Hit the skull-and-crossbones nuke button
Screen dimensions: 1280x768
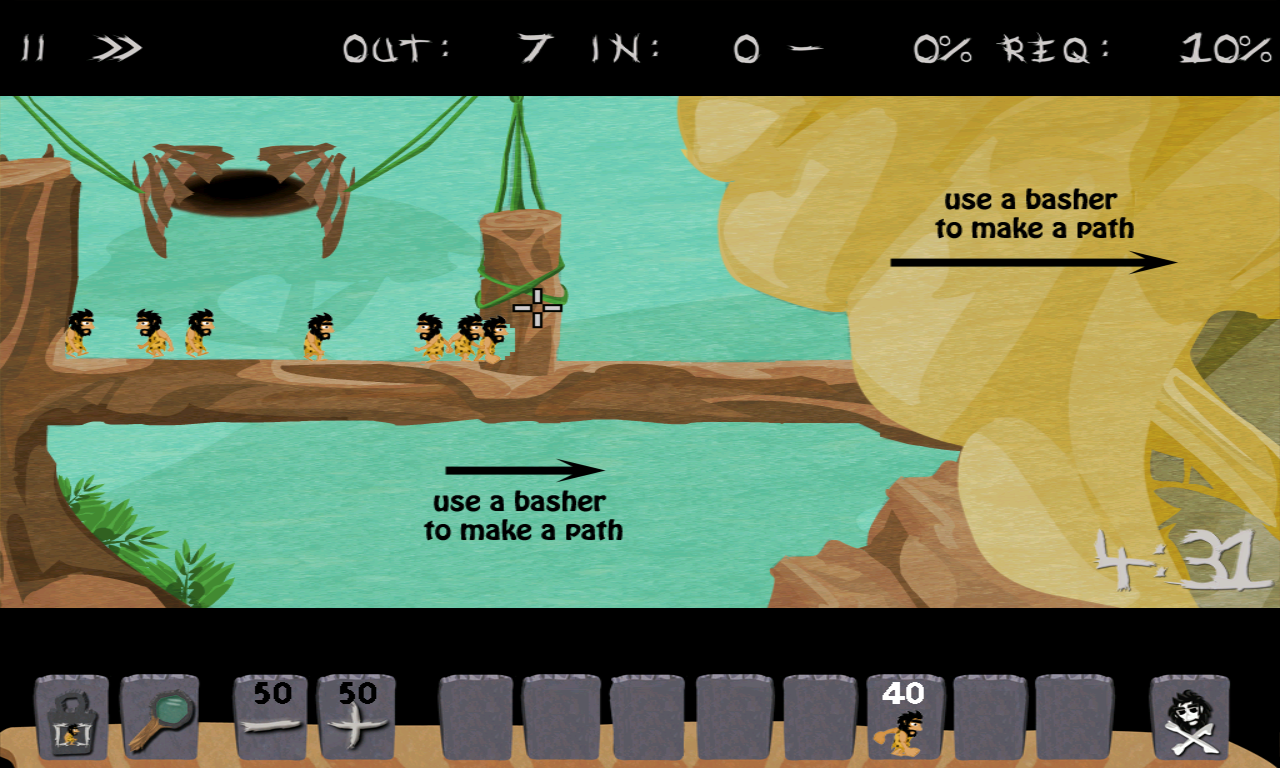1189,718
